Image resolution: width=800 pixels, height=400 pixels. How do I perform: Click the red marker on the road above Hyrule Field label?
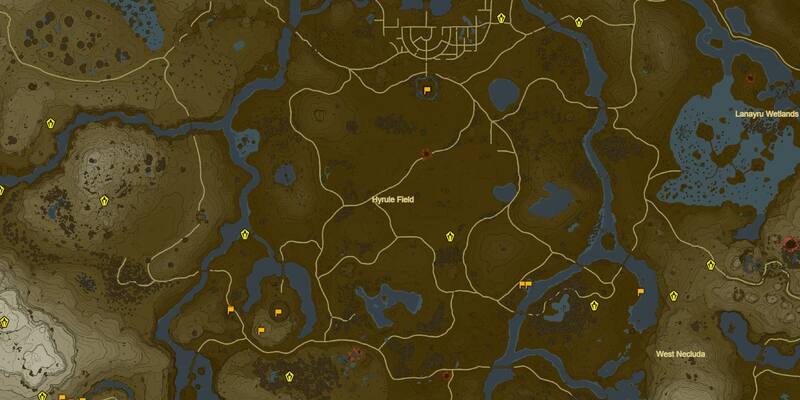click(426, 153)
